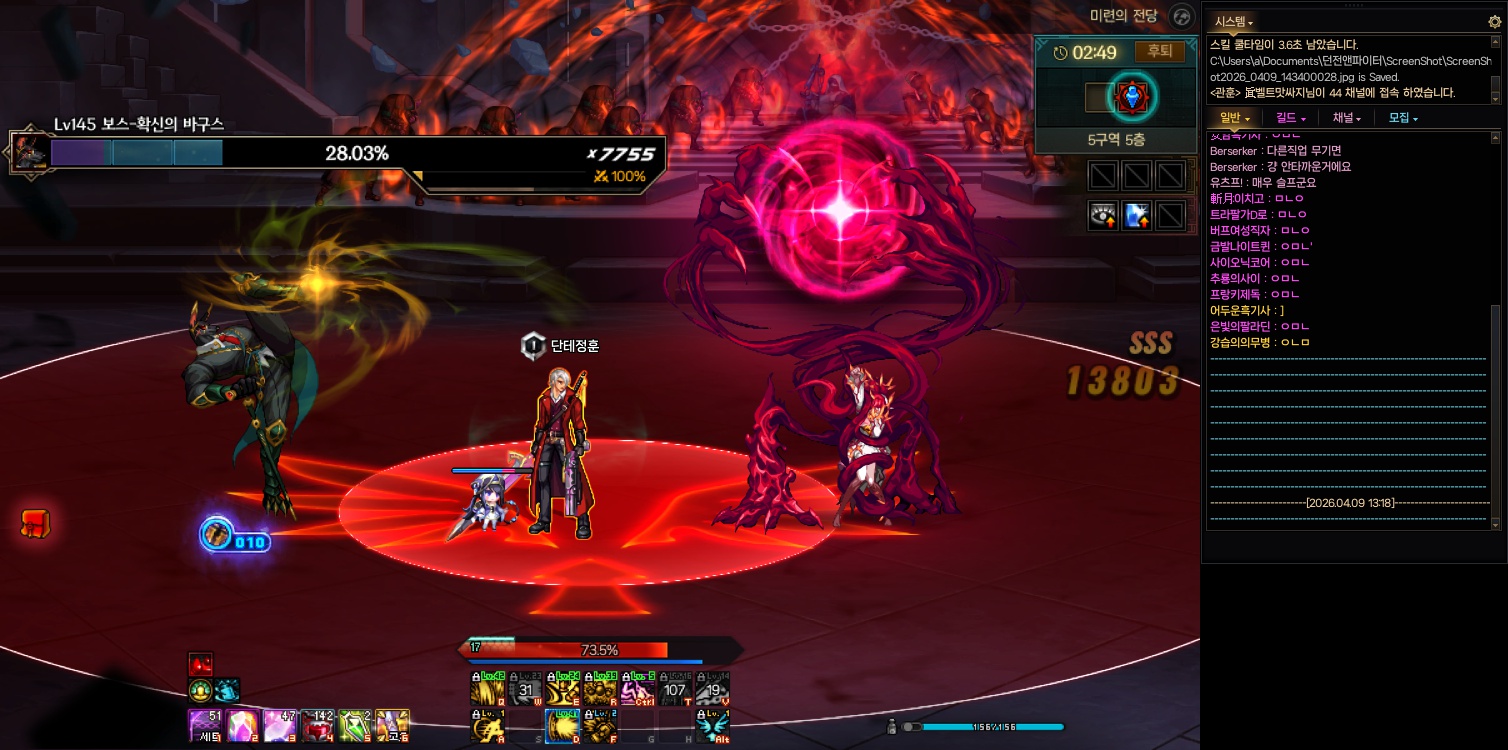
Task: Activate the skill bound to E
Action: click(564, 690)
